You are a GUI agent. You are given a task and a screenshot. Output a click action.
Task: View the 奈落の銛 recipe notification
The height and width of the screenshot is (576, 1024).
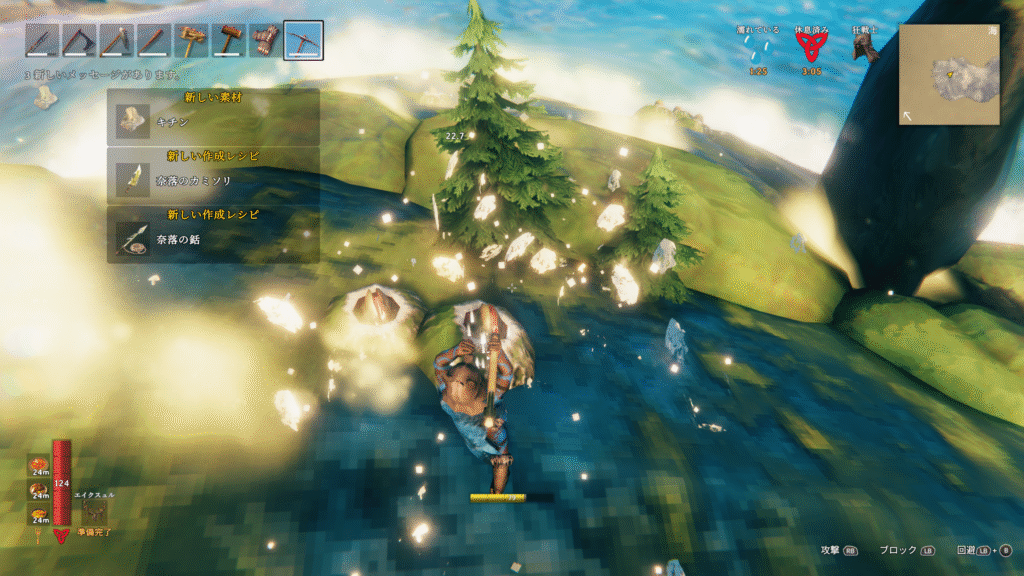coord(213,235)
